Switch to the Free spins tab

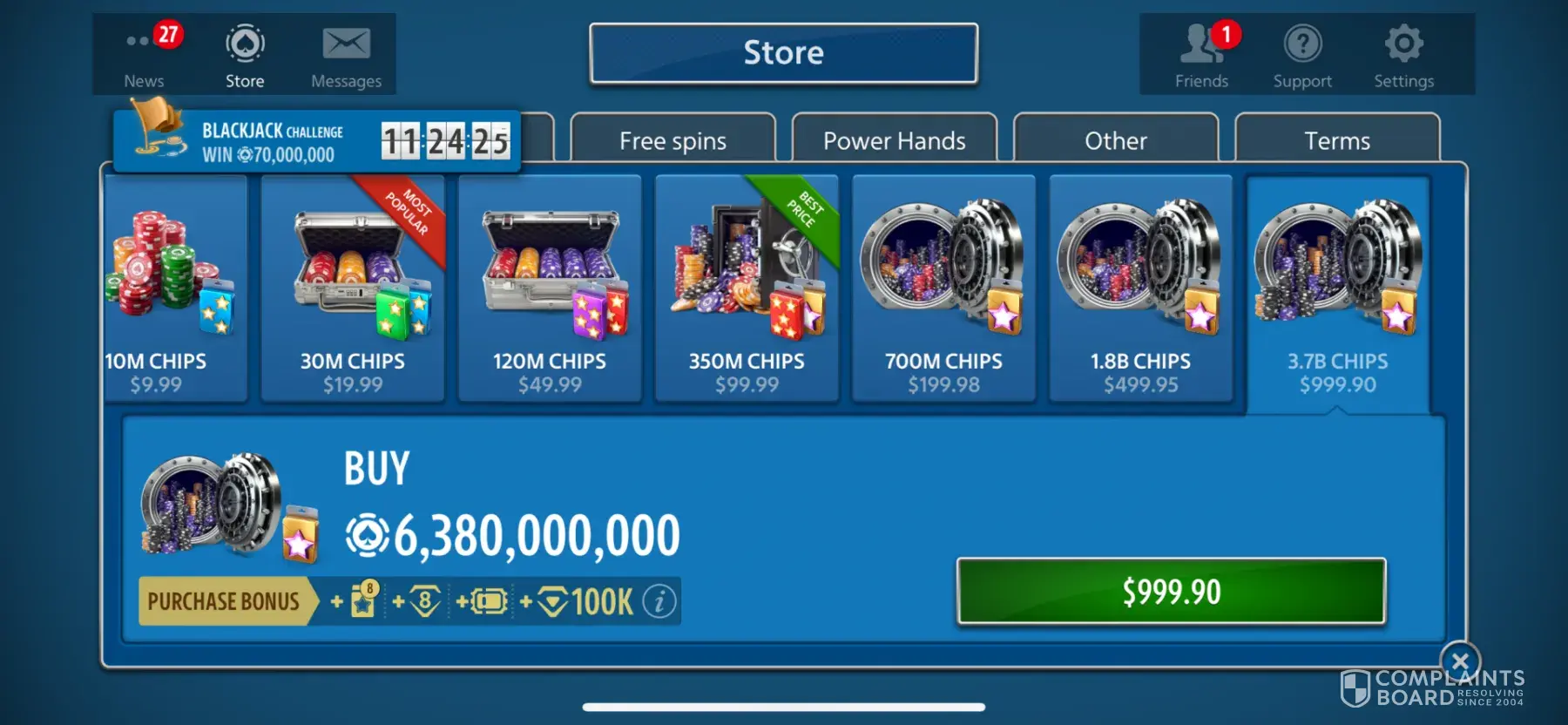672,140
